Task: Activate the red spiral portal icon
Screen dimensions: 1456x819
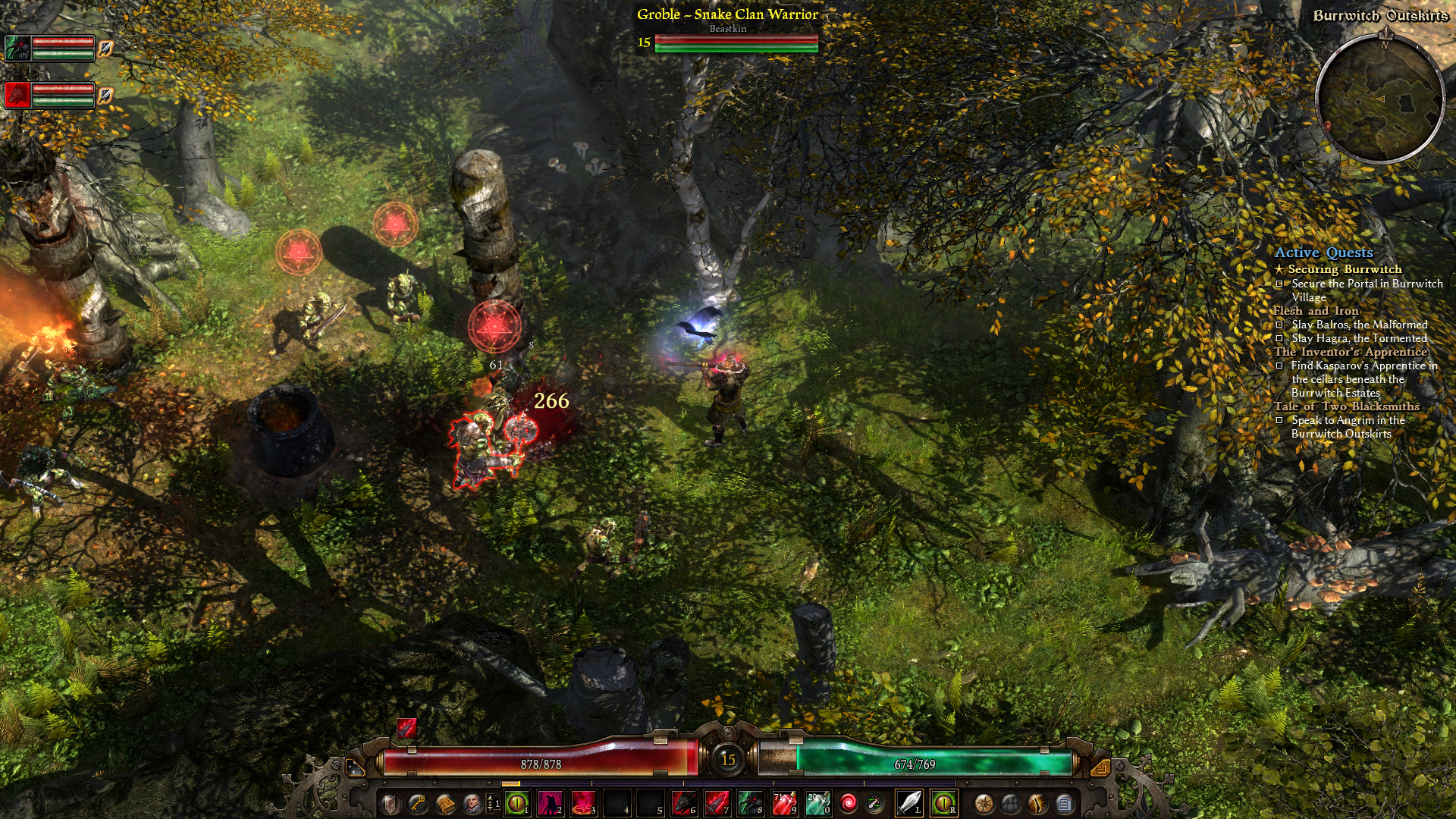Action: tap(849, 803)
